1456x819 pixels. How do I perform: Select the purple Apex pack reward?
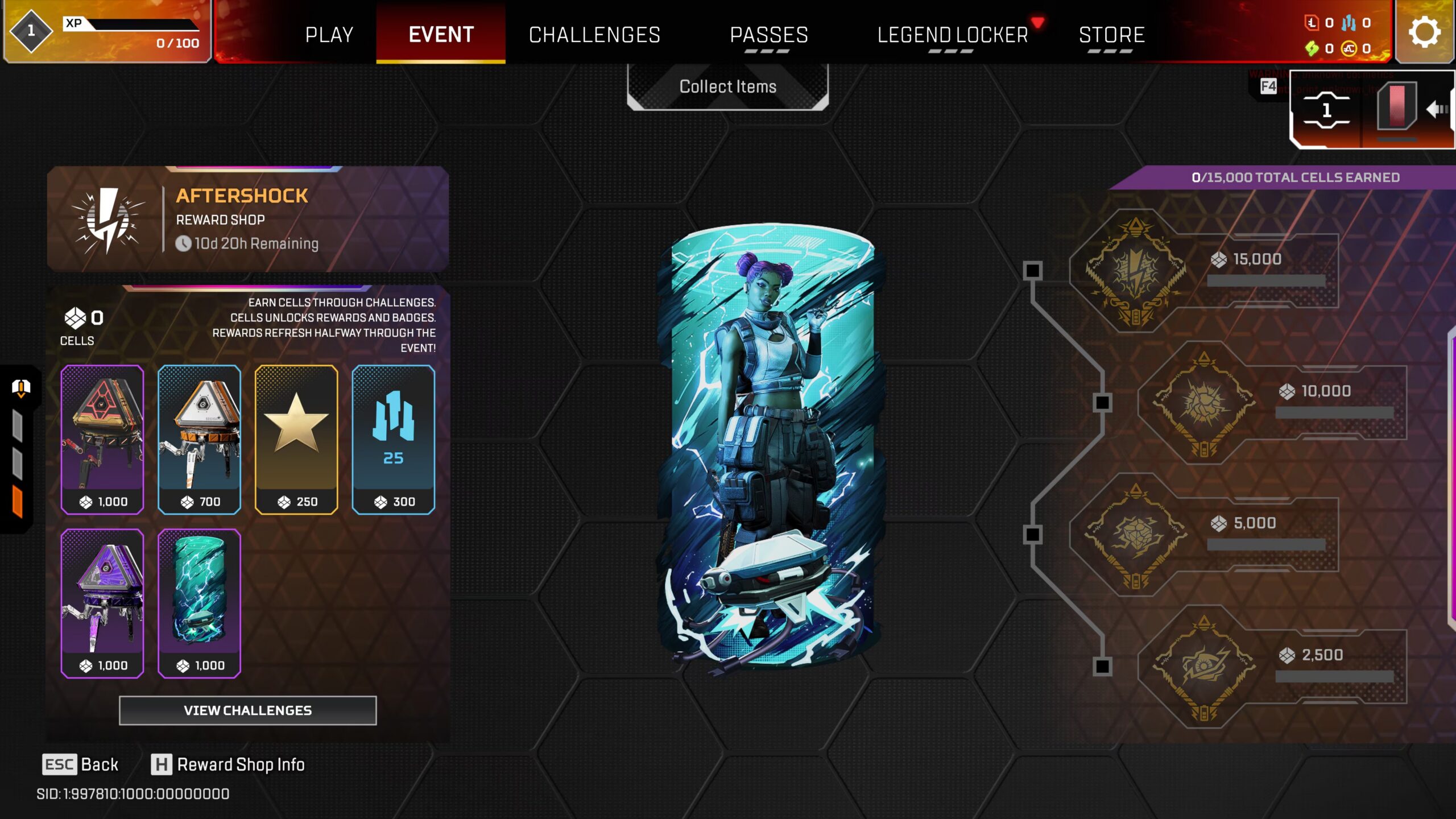tap(102, 603)
